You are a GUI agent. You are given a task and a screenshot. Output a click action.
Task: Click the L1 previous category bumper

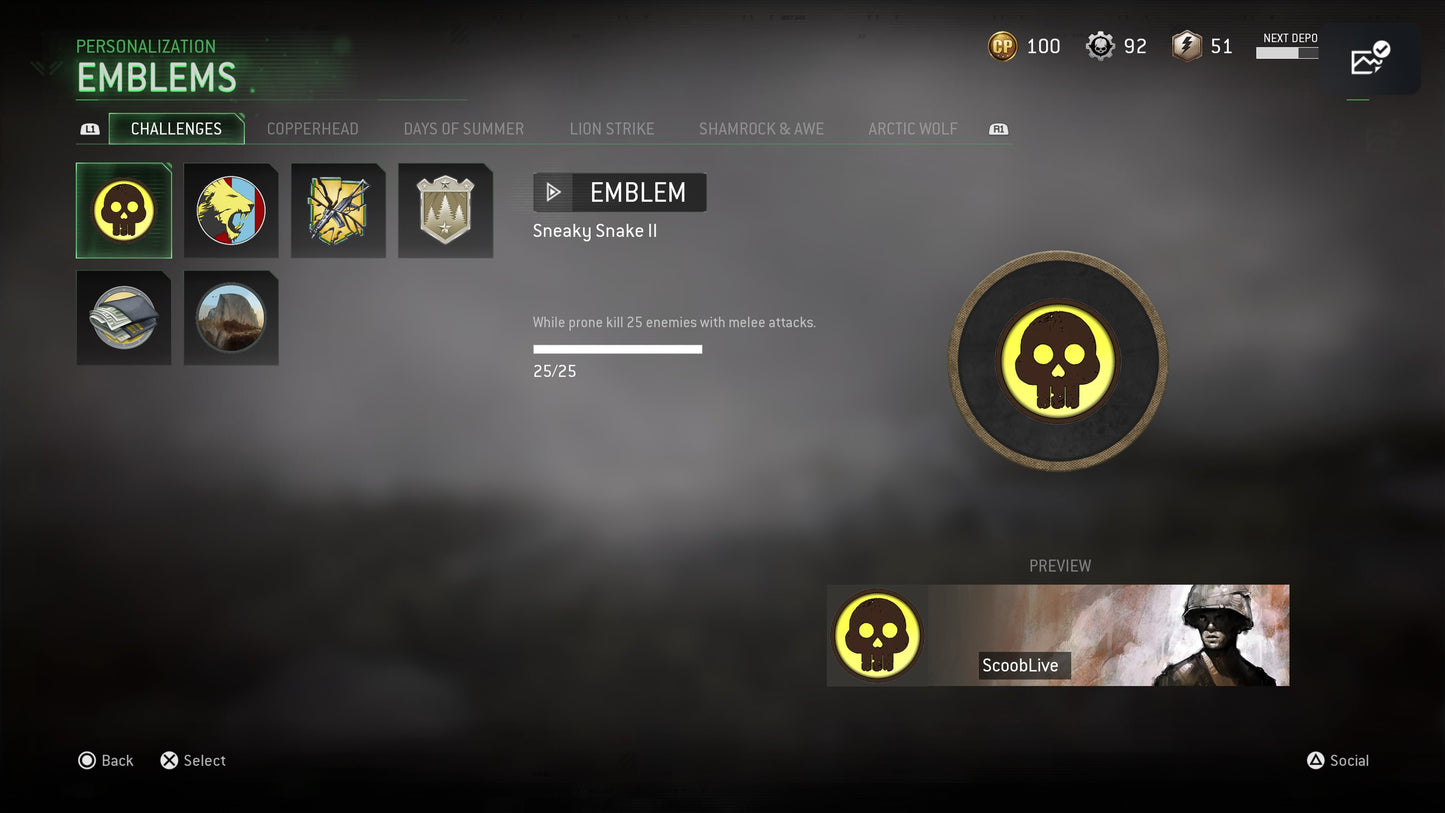[90, 129]
